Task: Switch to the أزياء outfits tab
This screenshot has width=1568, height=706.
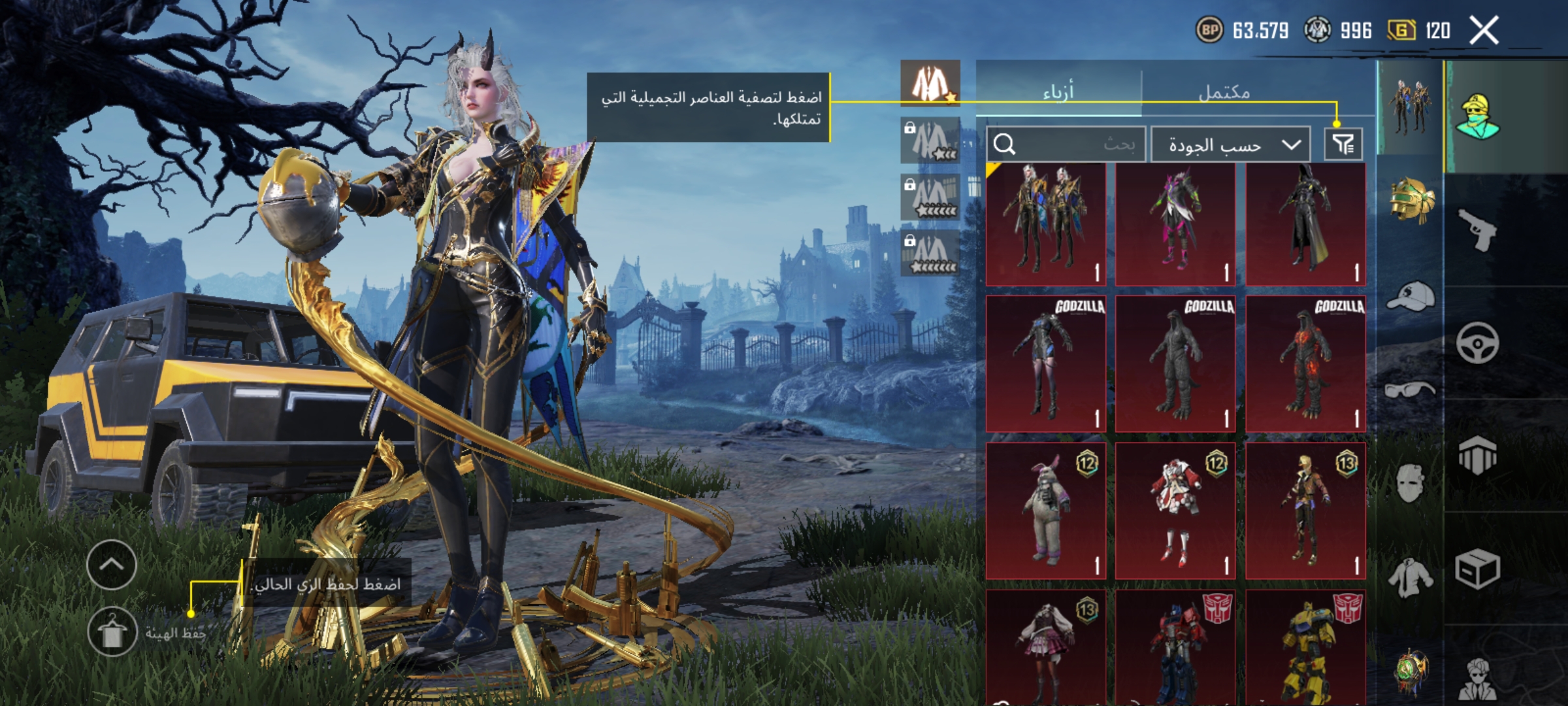Action: [x=1058, y=92]
